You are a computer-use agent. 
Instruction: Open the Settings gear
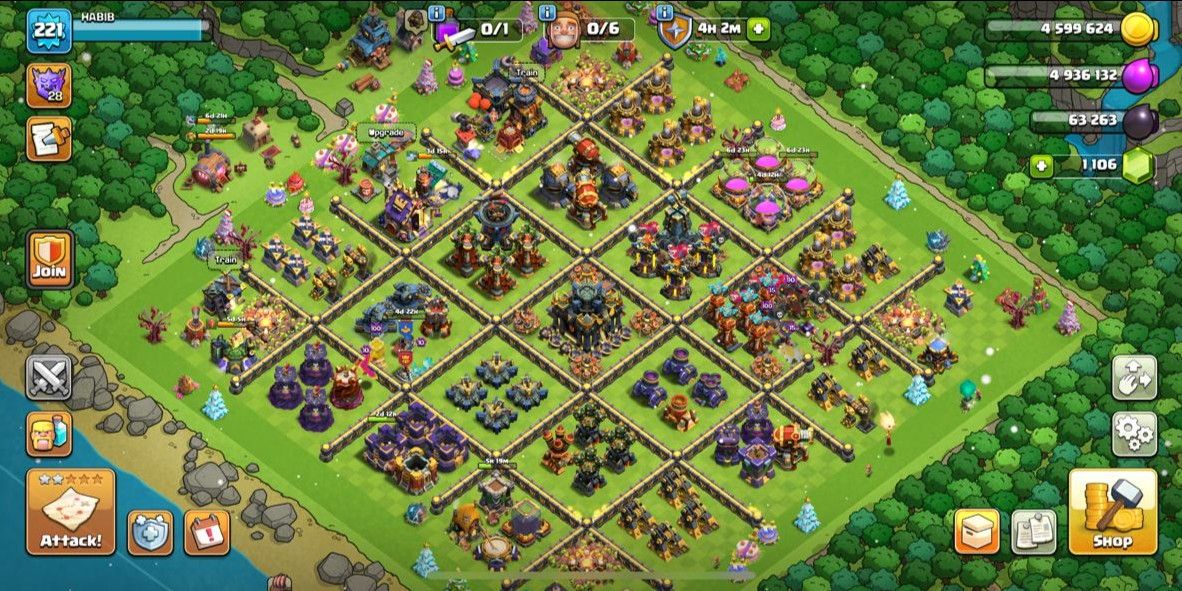pyautogui.click(x=1134, y=433)
